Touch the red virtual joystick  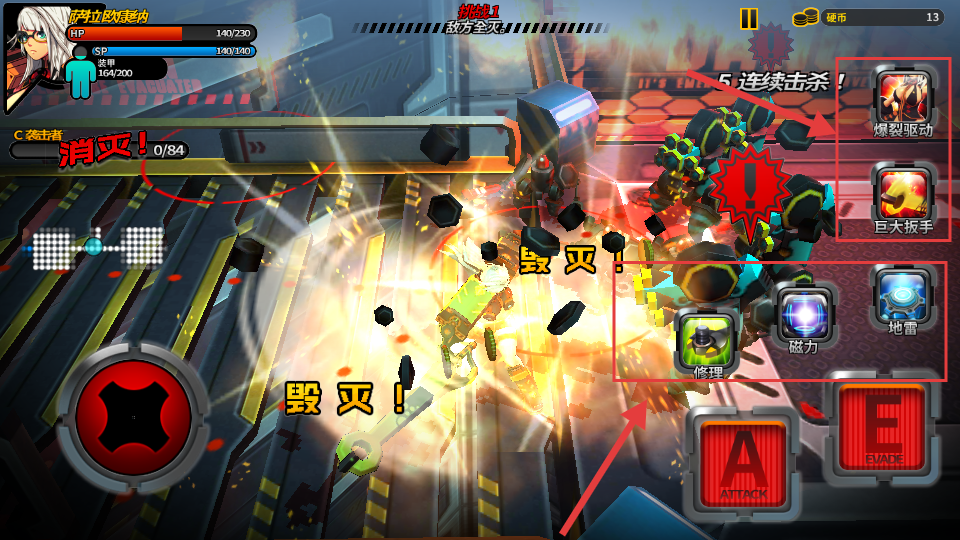[133, 416]
